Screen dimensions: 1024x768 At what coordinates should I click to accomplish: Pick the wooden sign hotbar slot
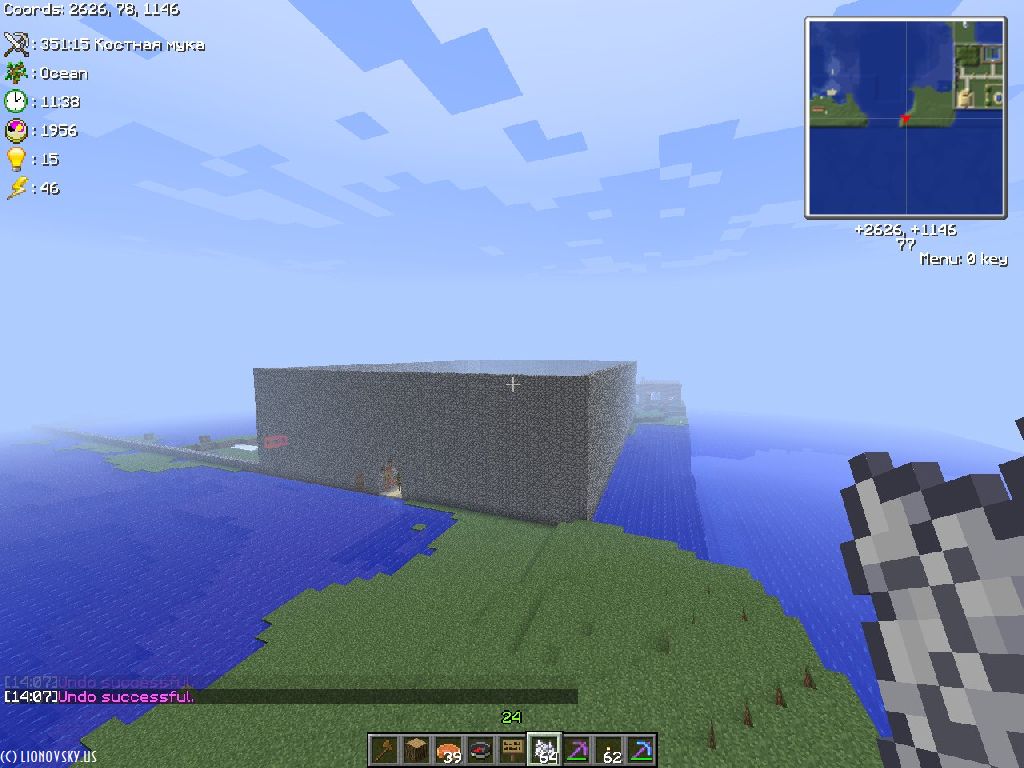[512, 750]
